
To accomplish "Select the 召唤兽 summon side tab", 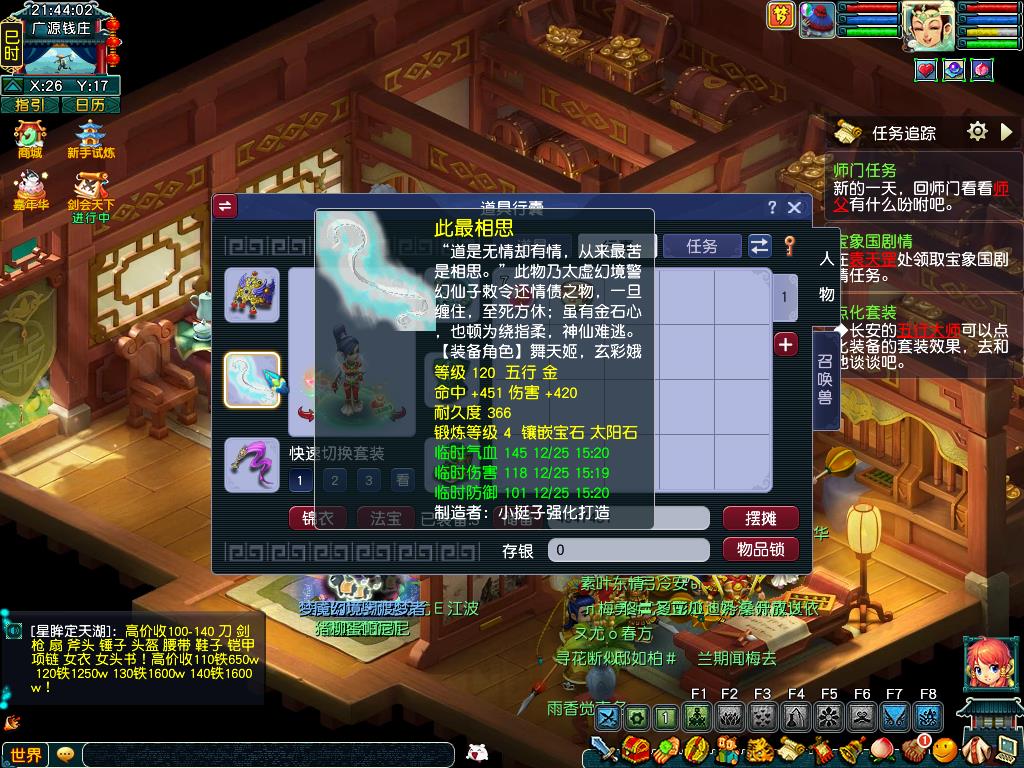I will [x=825, y=381].
